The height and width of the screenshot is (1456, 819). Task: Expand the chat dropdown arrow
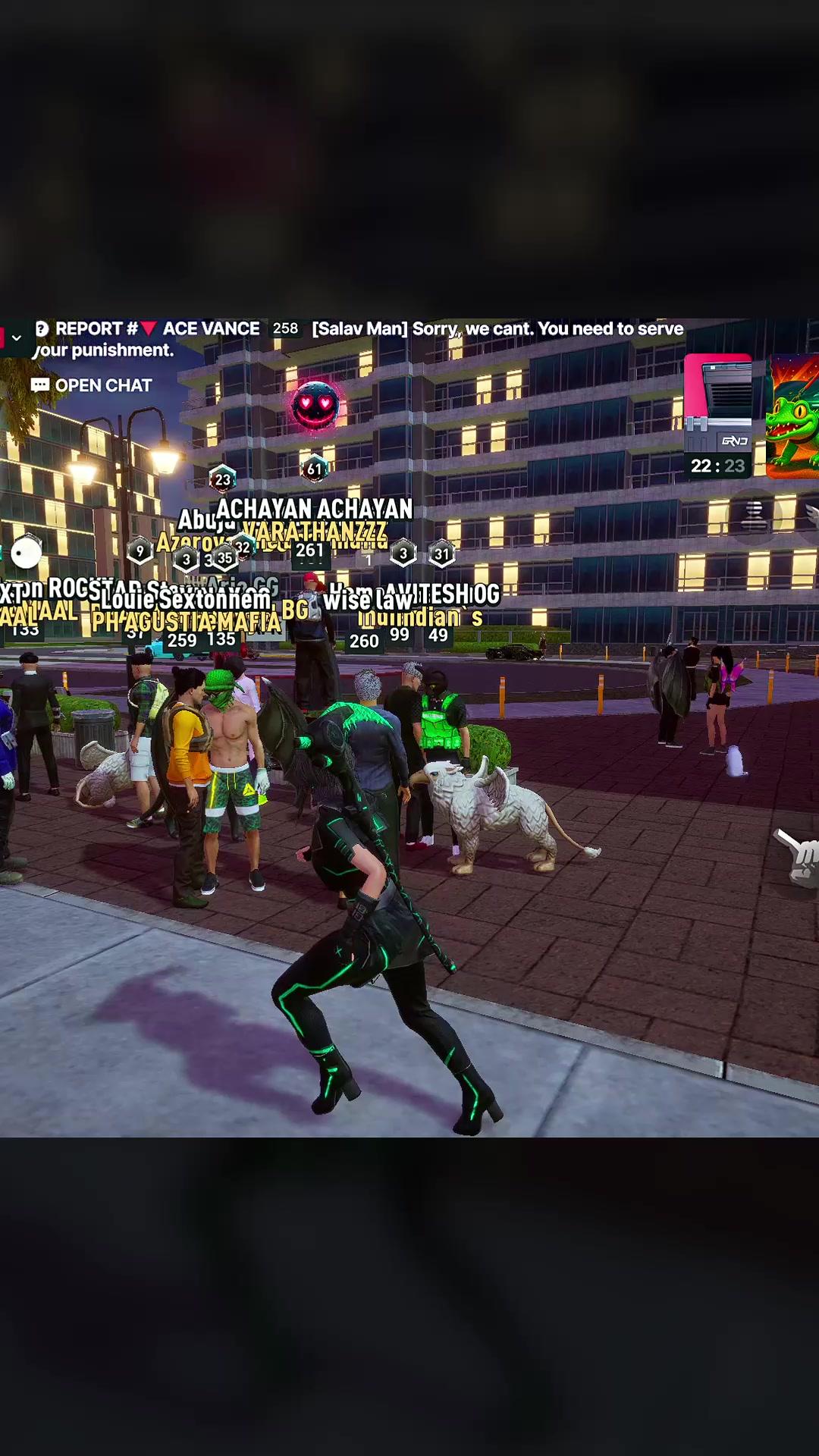point(16,337)
